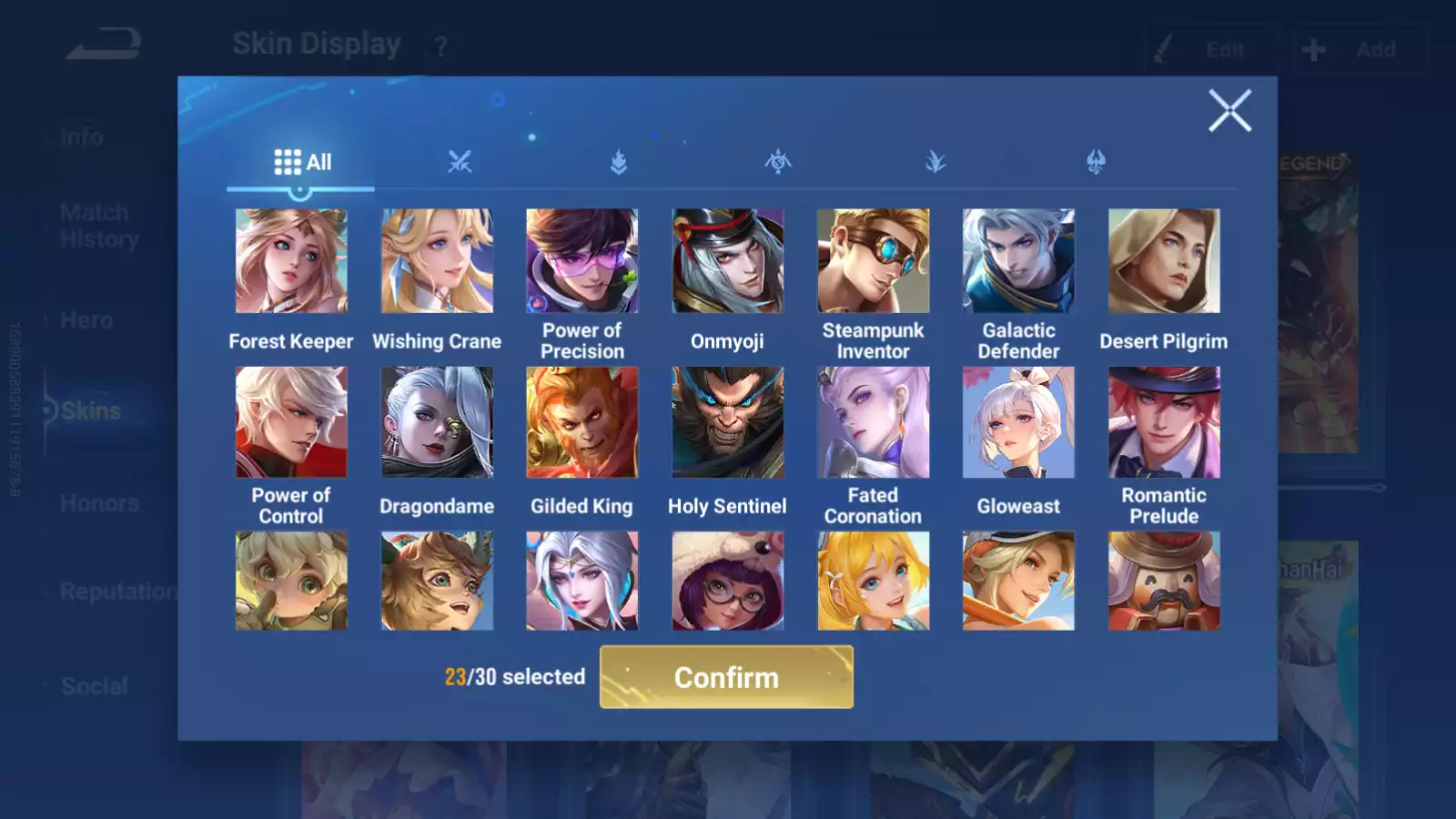Choose the Fated Coronation skin
Screen dimensions: 1456x819
click(x=873, y=422)
